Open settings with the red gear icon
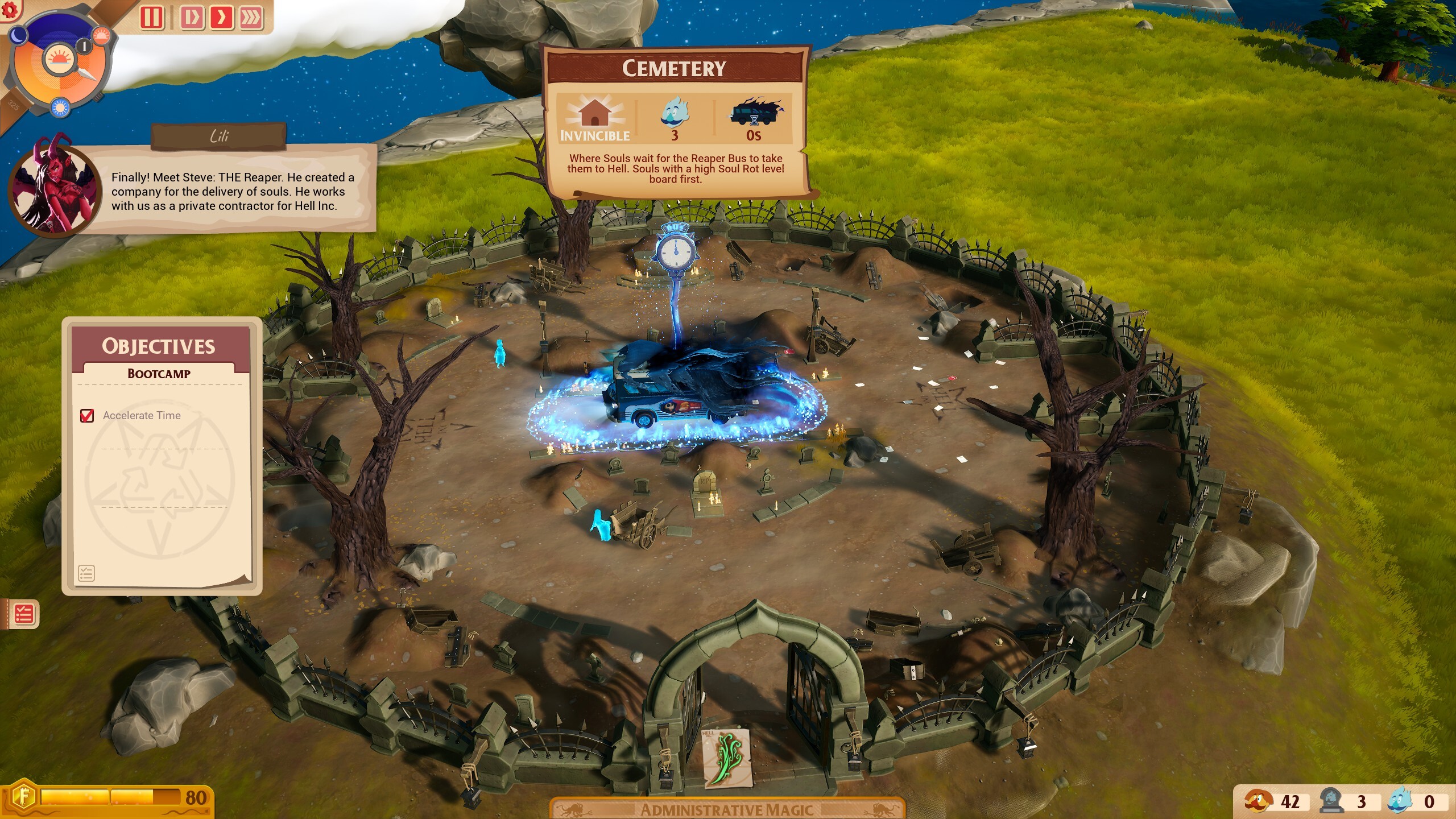 tap(10, 8)
